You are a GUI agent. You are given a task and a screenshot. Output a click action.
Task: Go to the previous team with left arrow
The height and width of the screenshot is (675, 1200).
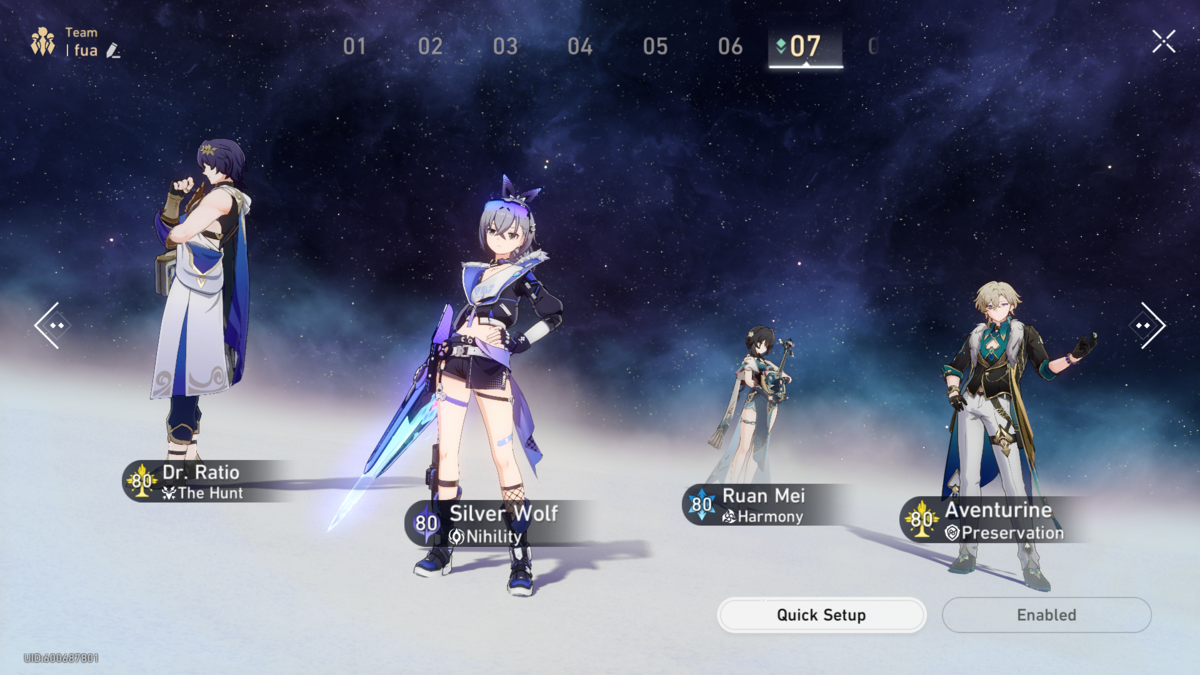(x=52, y=325)
